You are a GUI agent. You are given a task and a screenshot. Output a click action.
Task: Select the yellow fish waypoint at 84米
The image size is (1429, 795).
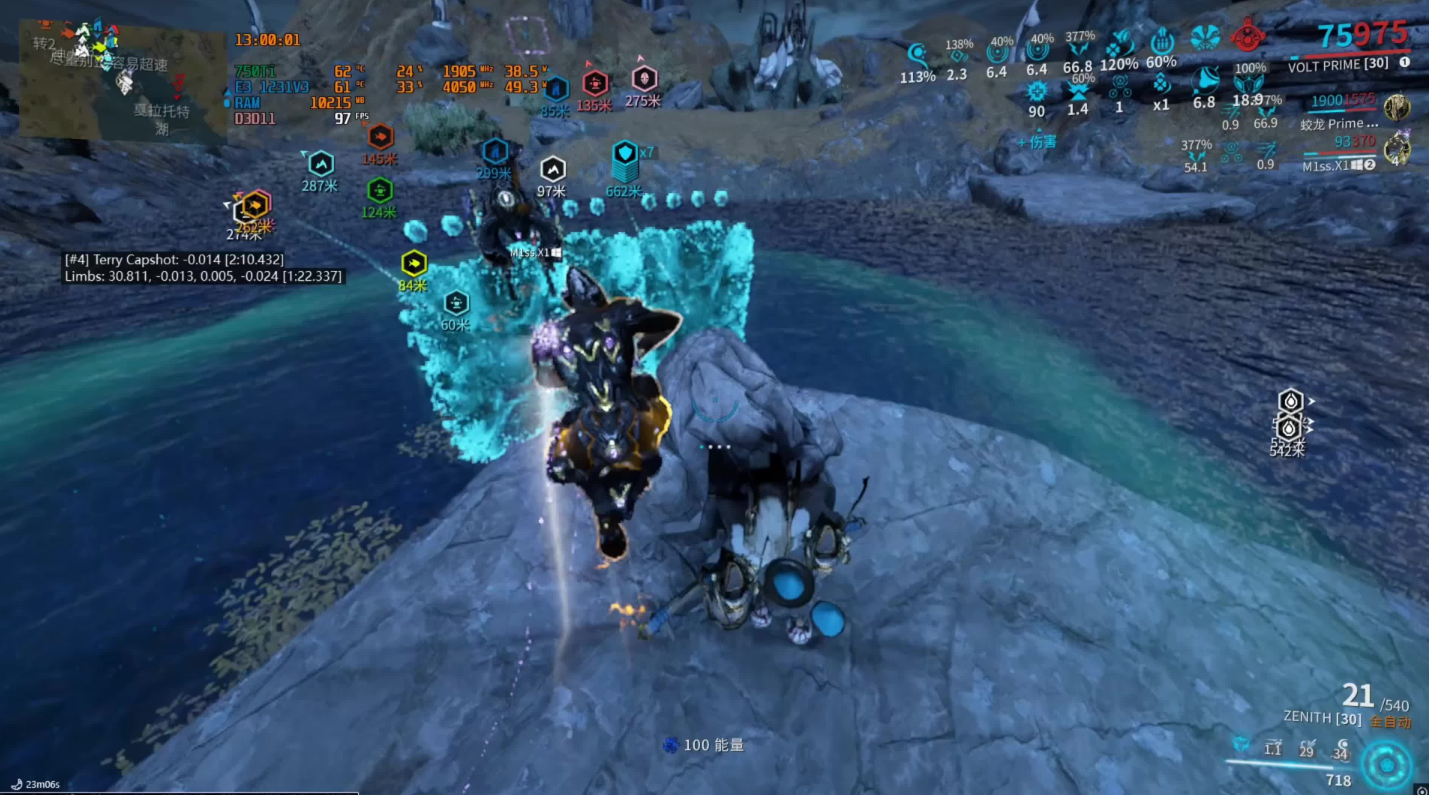point(414,264)
